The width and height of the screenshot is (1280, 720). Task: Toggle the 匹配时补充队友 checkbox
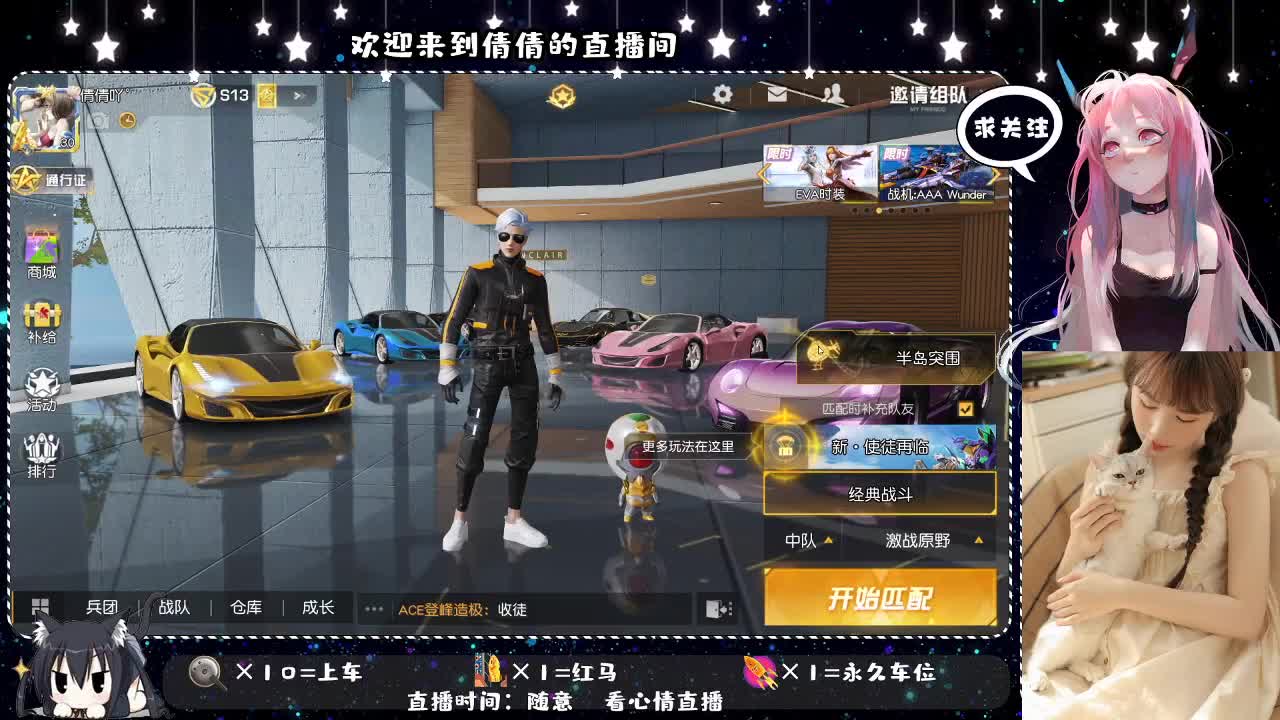(968, 408)
